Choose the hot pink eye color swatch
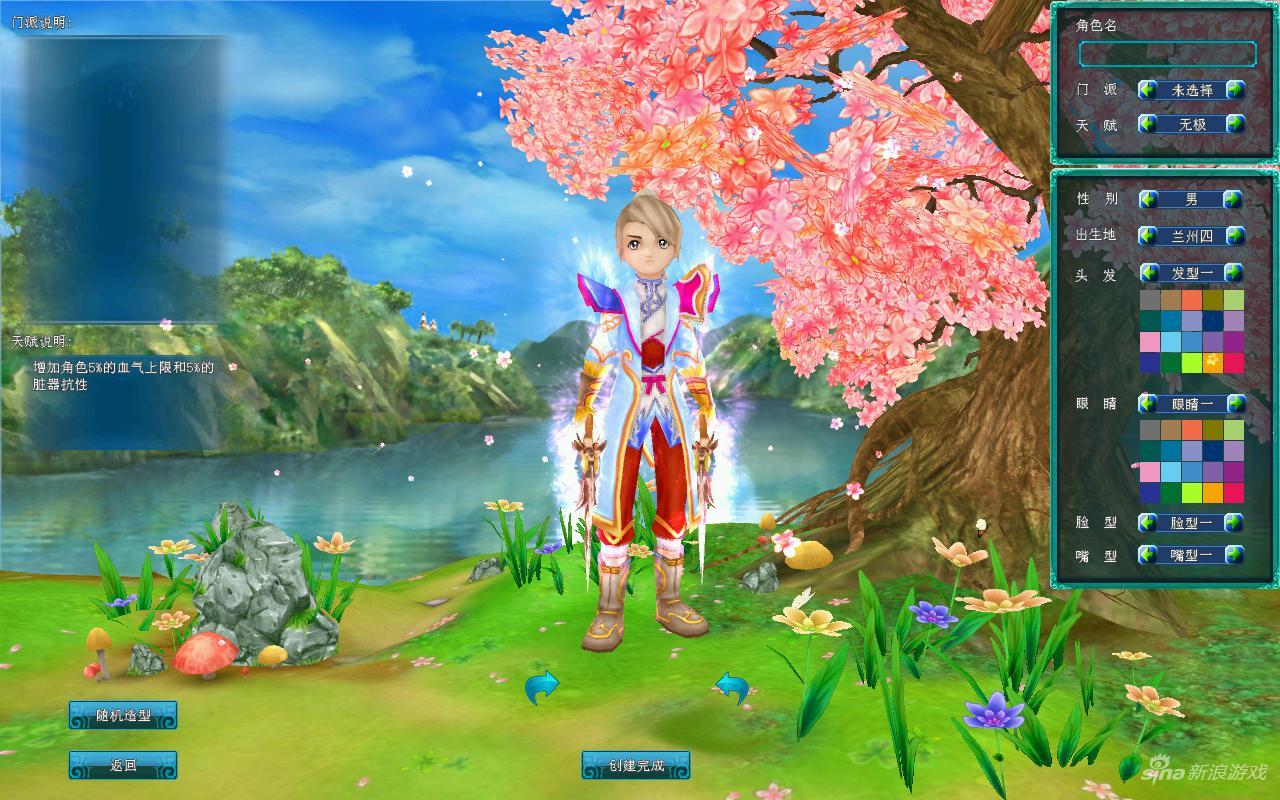This screenshot has width=1280, height=800. click(1234, 493)
